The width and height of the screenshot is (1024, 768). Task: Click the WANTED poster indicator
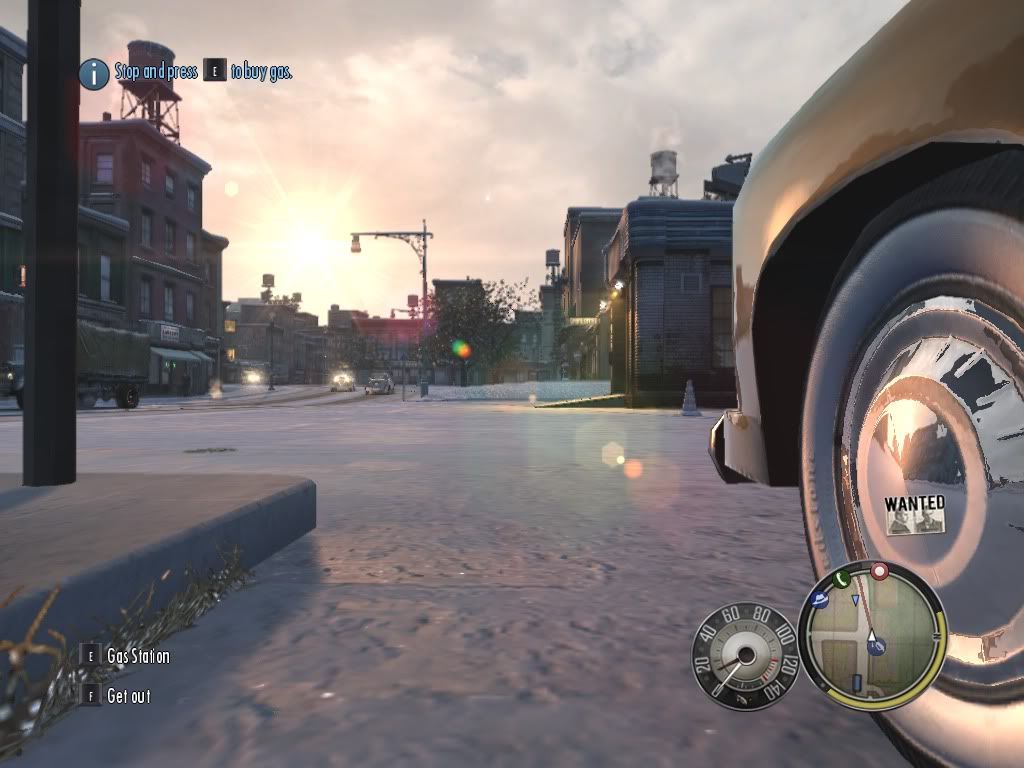(x=914, y=514)
